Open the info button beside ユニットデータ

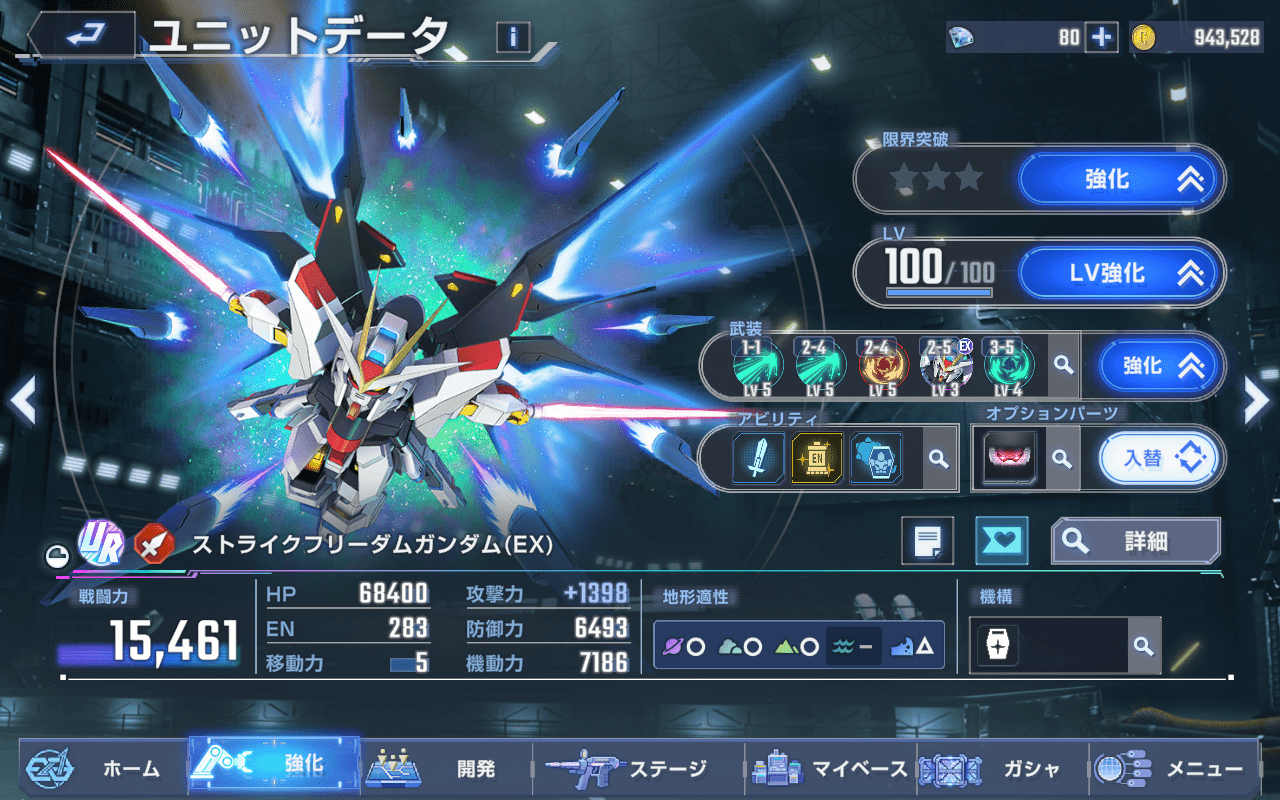point(513,38)
